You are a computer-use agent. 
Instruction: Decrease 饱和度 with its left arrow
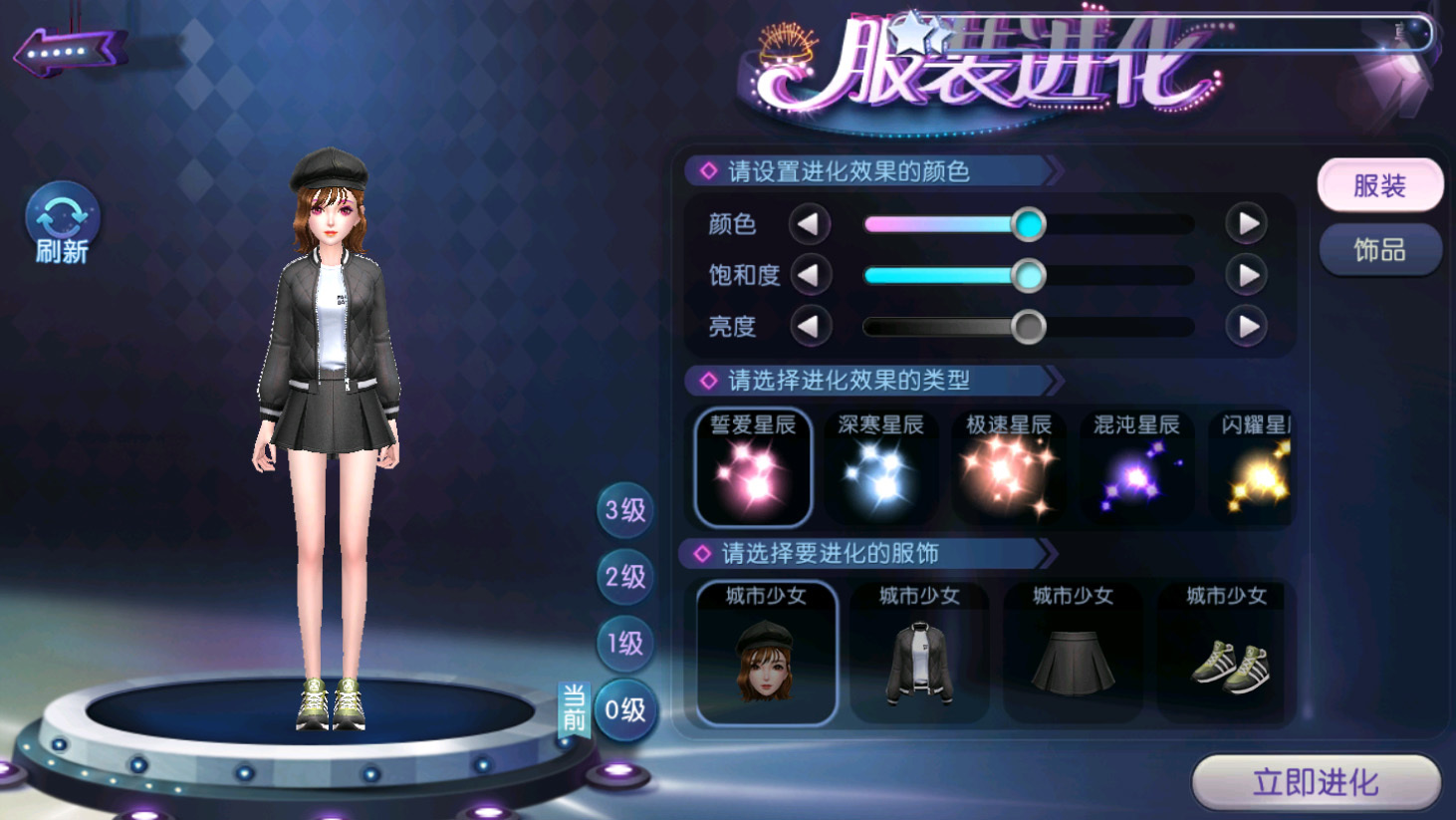click(x=810, y=275)
